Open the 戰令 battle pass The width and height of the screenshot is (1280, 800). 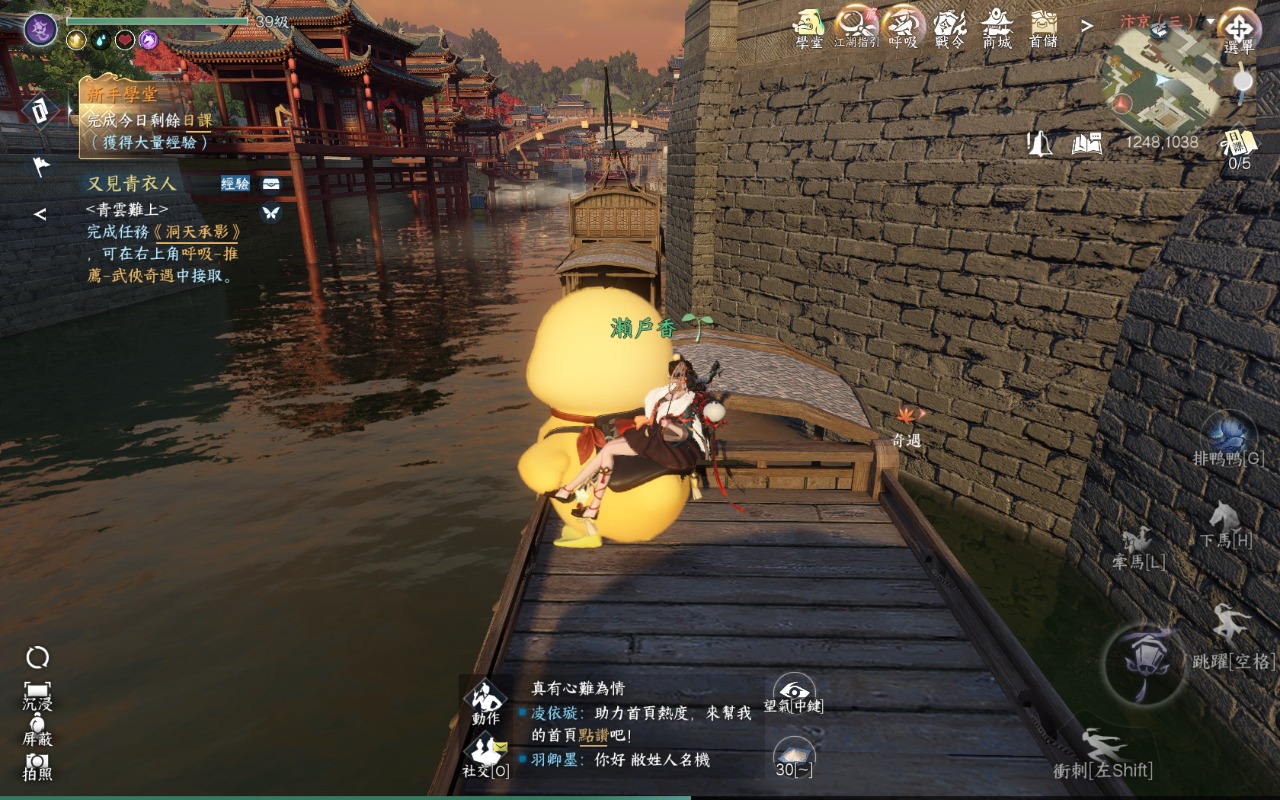(949, 24)
